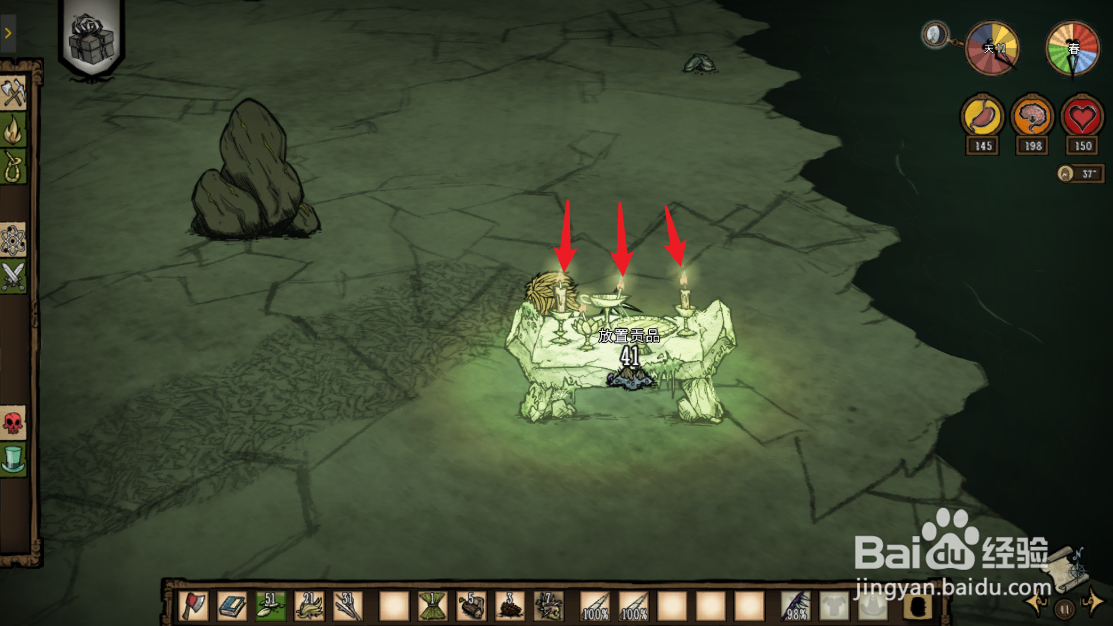Open the Fire crafting tab

tap(14, 129)
